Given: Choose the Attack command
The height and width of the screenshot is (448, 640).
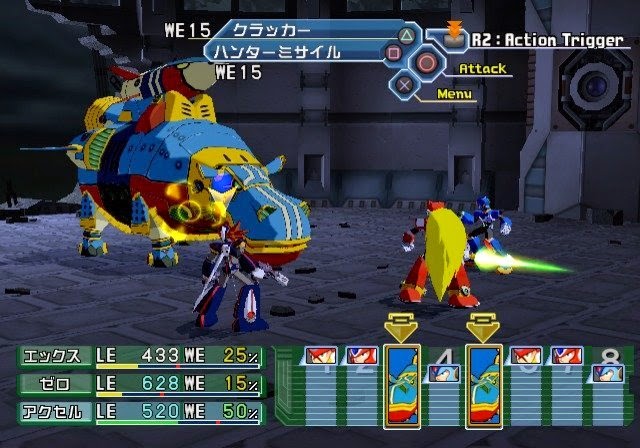Looking at the screenshot, I should [x=481, y=69].
